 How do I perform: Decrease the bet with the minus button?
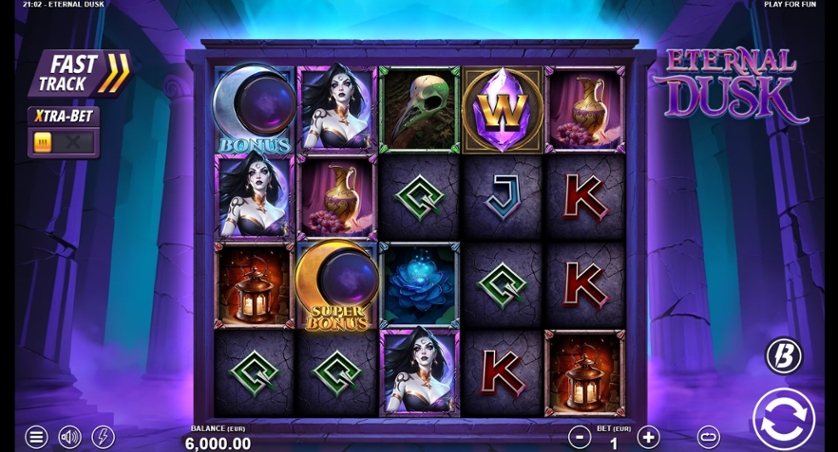click(x=580, y=437)
